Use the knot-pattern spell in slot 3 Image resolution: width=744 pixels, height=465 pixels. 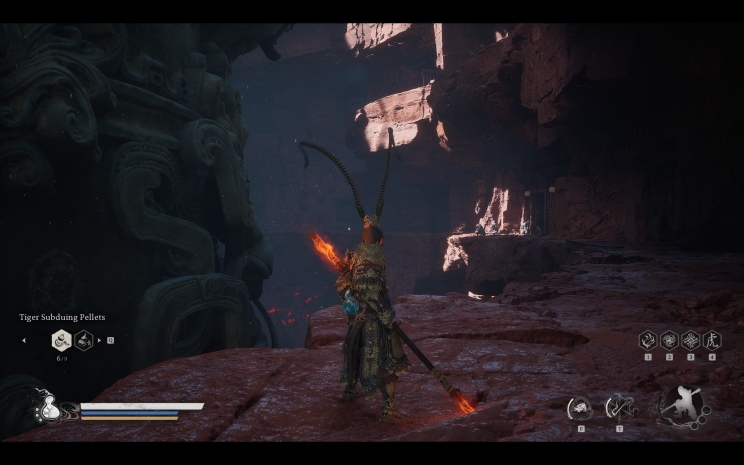click(x=690, y=340)
